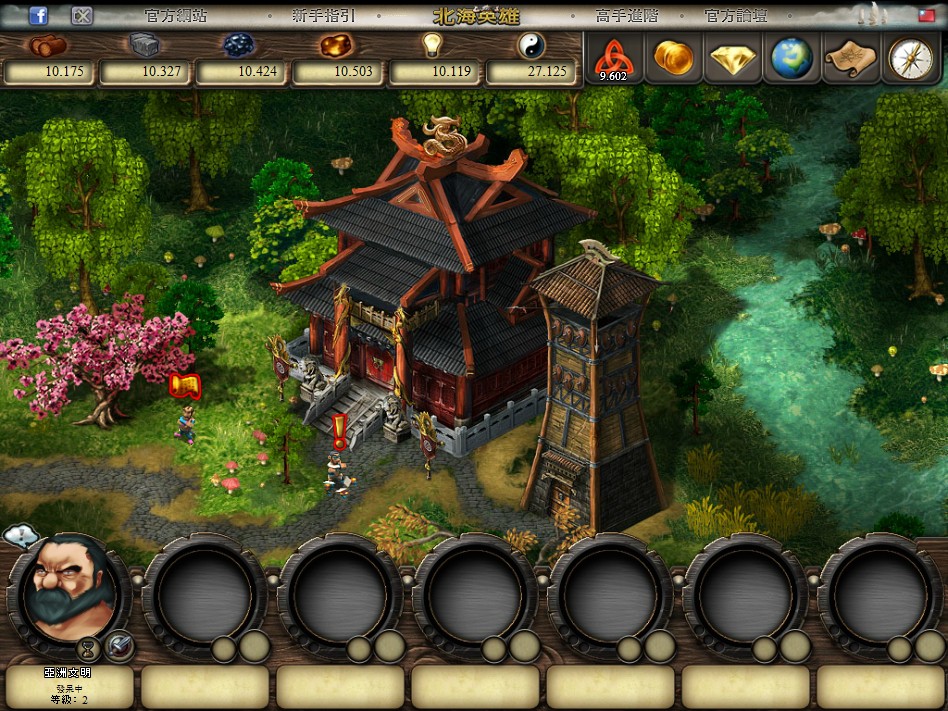The width and height of the screenshot is (948, 711).
Task: Visit the 官方論壇 official forum
Action: [x=734, y=16]
